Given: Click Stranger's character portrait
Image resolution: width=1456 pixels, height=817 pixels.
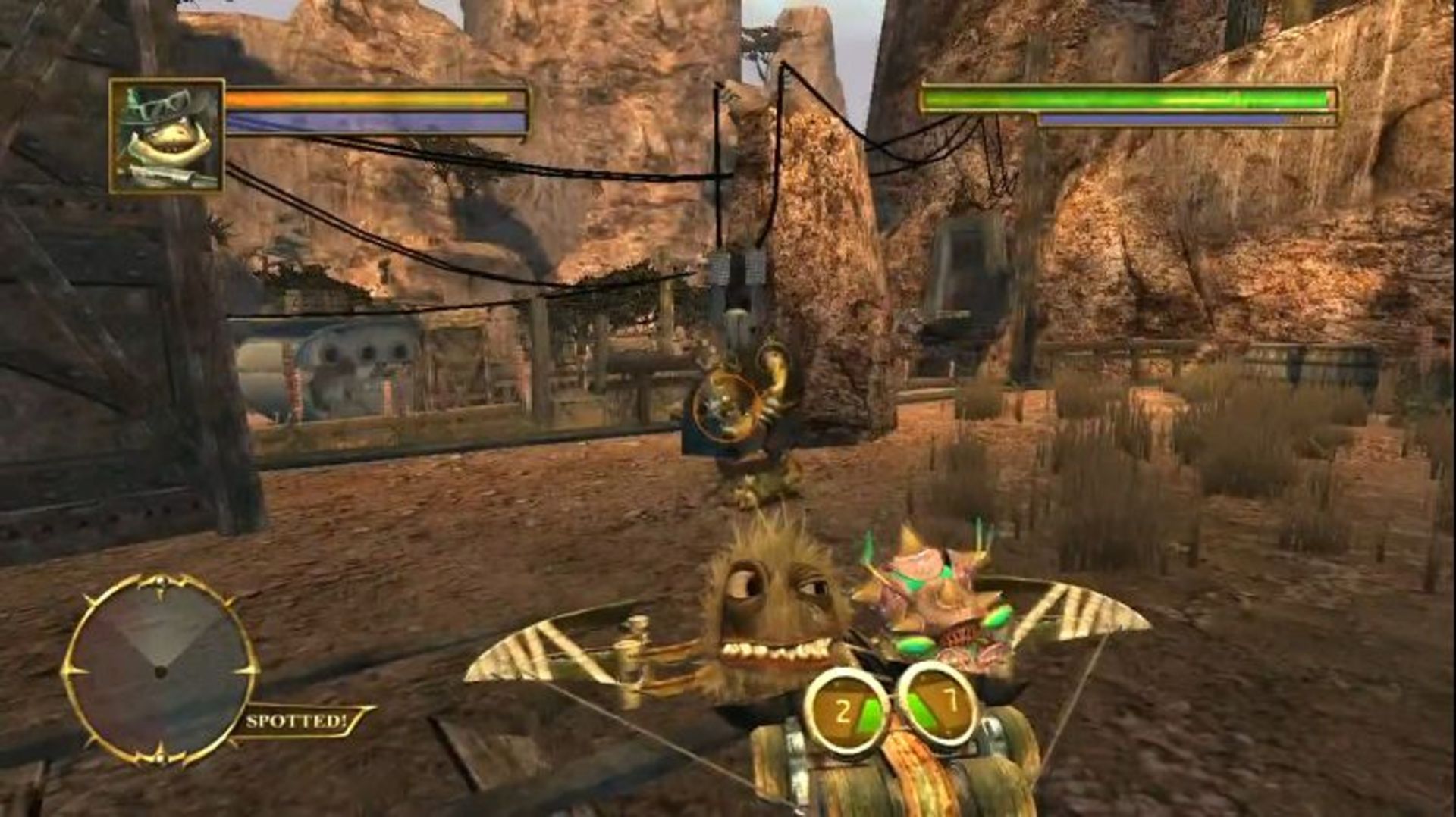Looking at the screenshot, I should (x=167, y=136).
